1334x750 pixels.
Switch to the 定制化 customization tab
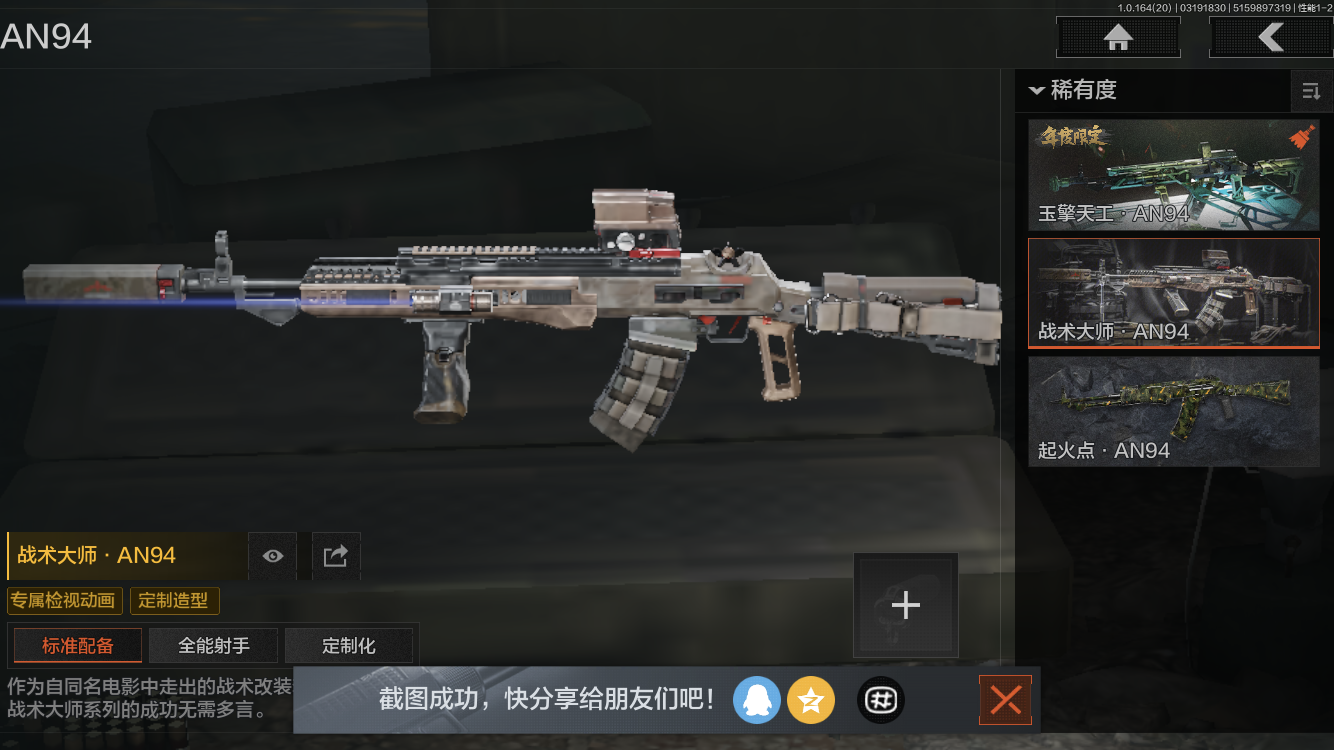[349, 645]
